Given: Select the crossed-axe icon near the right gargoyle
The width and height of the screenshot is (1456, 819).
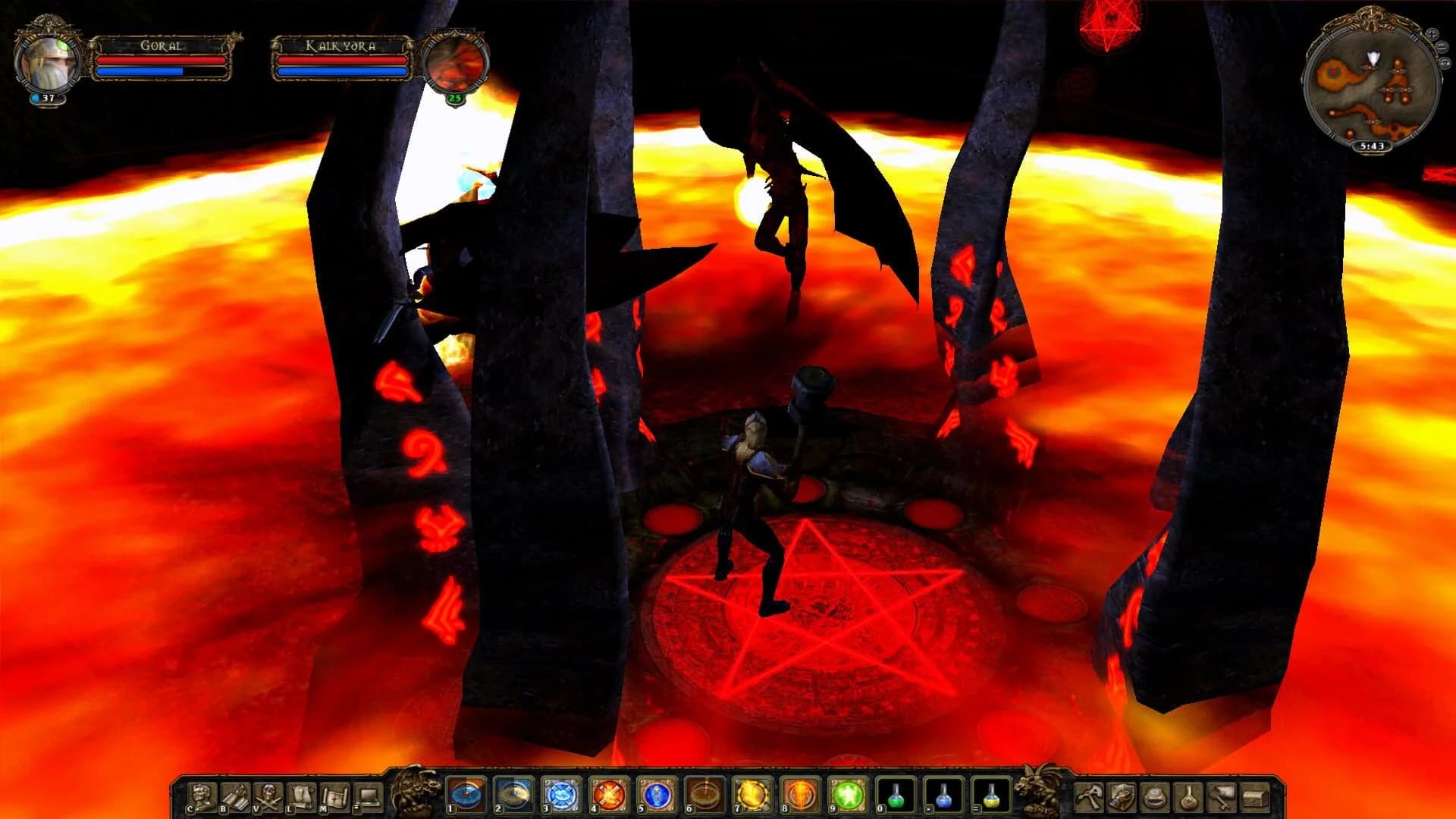Looking at the screenshot, I should (x=1089, y=796).
